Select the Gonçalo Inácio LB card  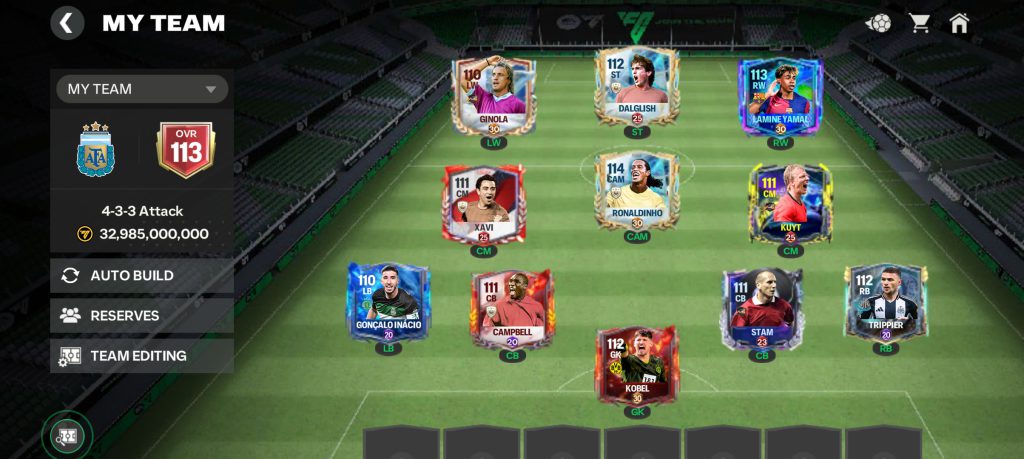(x=388, y=302)
